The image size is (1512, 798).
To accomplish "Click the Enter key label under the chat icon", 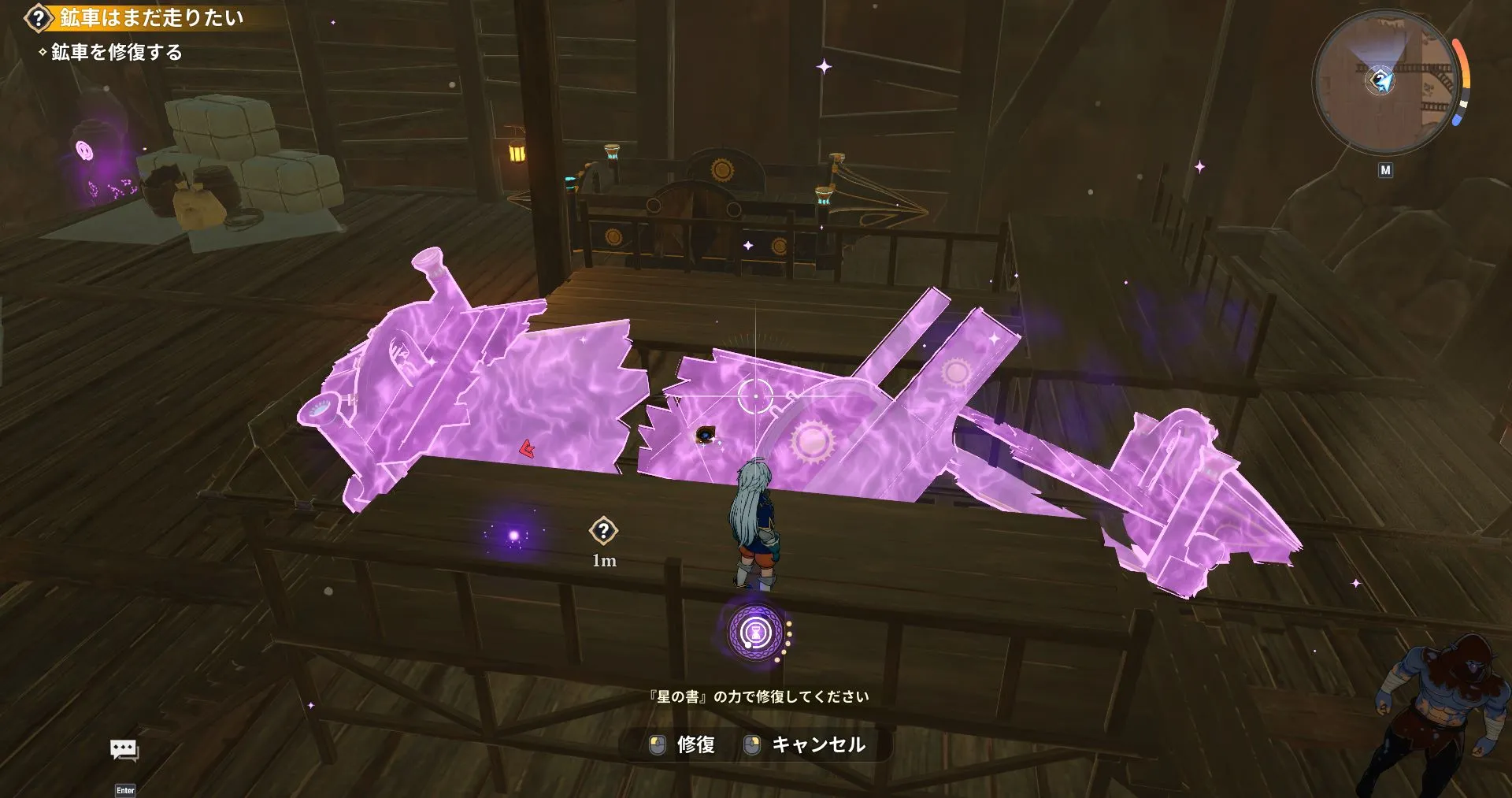I will pyautogui.click(x=126, y=789).
